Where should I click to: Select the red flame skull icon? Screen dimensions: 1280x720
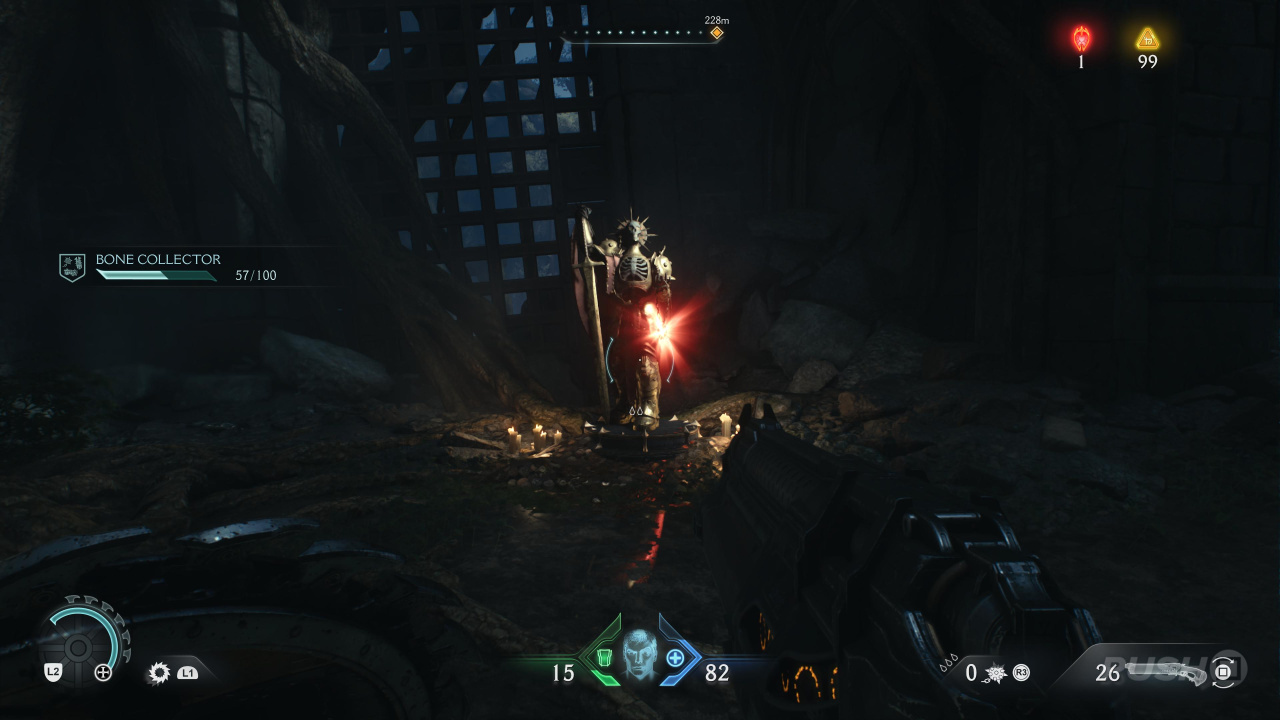(1081, 39)
